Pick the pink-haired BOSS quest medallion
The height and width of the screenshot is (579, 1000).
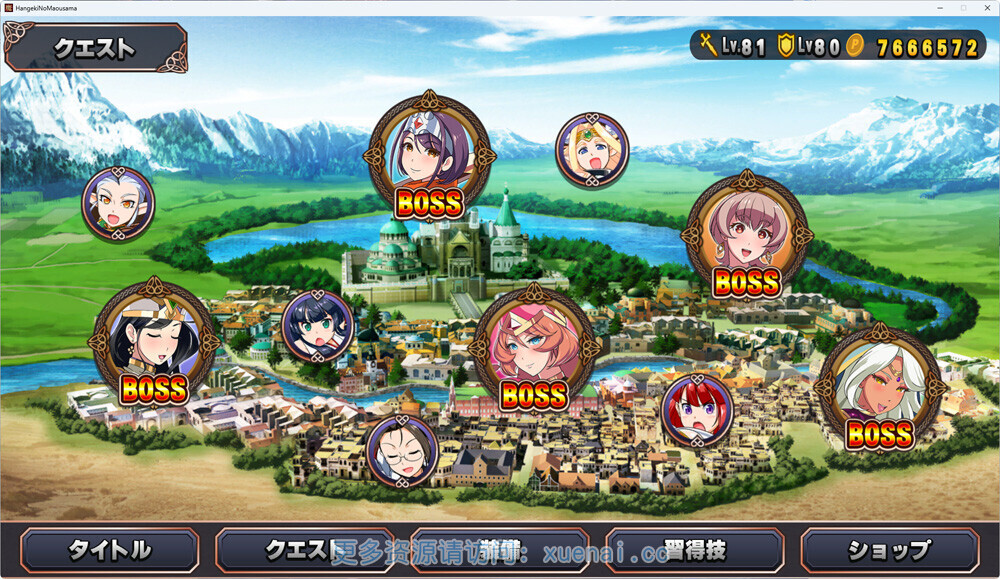tap(534, 349)
